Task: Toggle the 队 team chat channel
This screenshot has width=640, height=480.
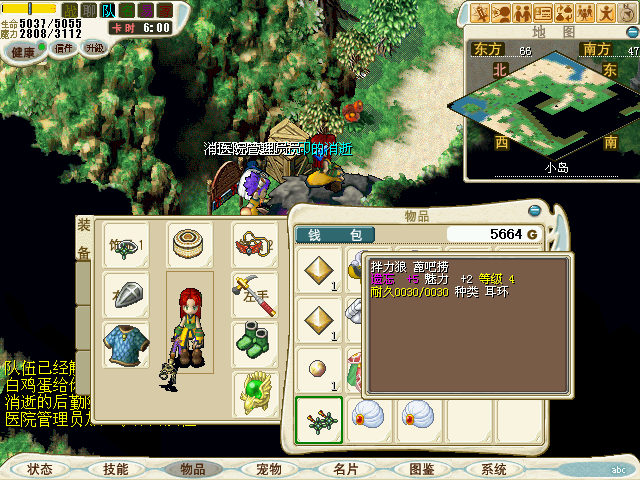Action: 109,10
